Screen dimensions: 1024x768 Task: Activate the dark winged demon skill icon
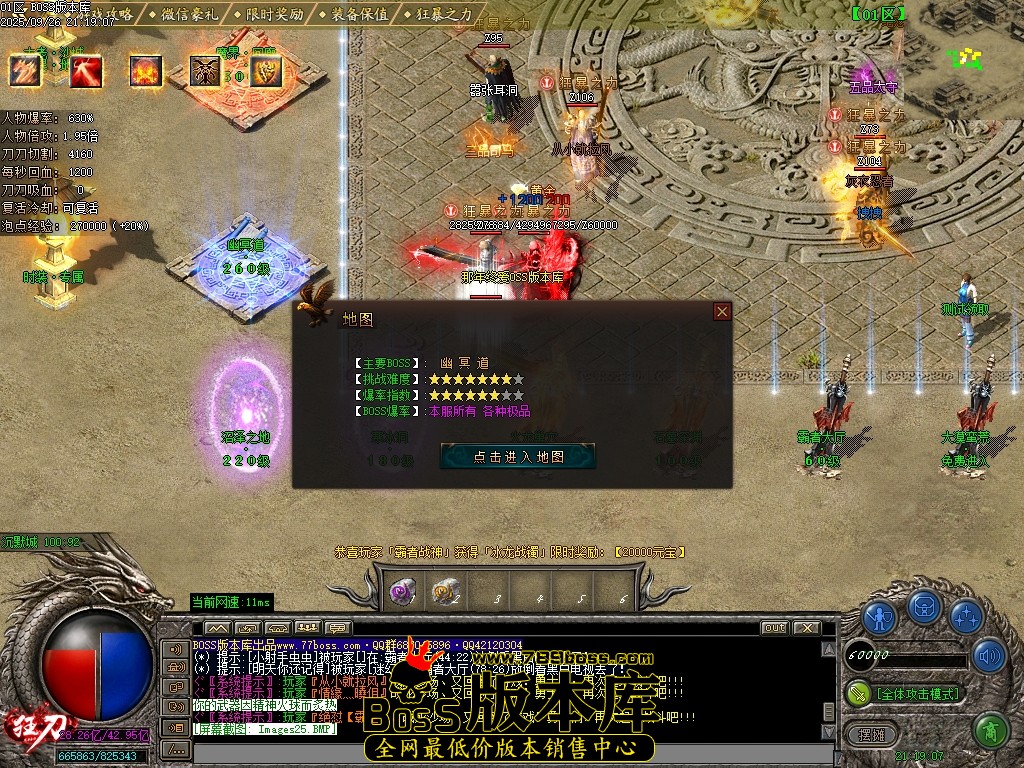207,70
